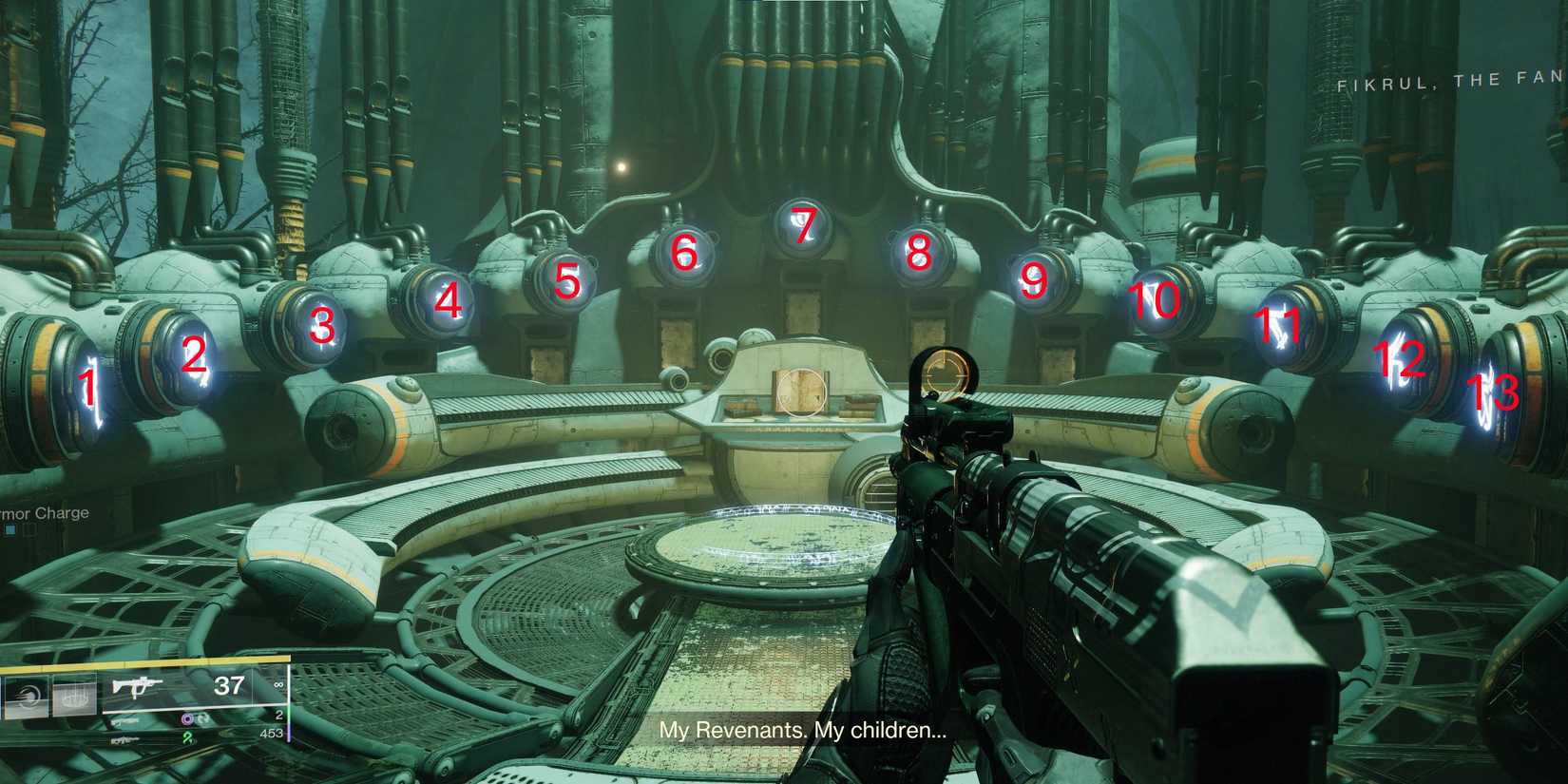Click the dome-shaped class ability icon
Screen dimensions: 1568x784
pos(74,698)
